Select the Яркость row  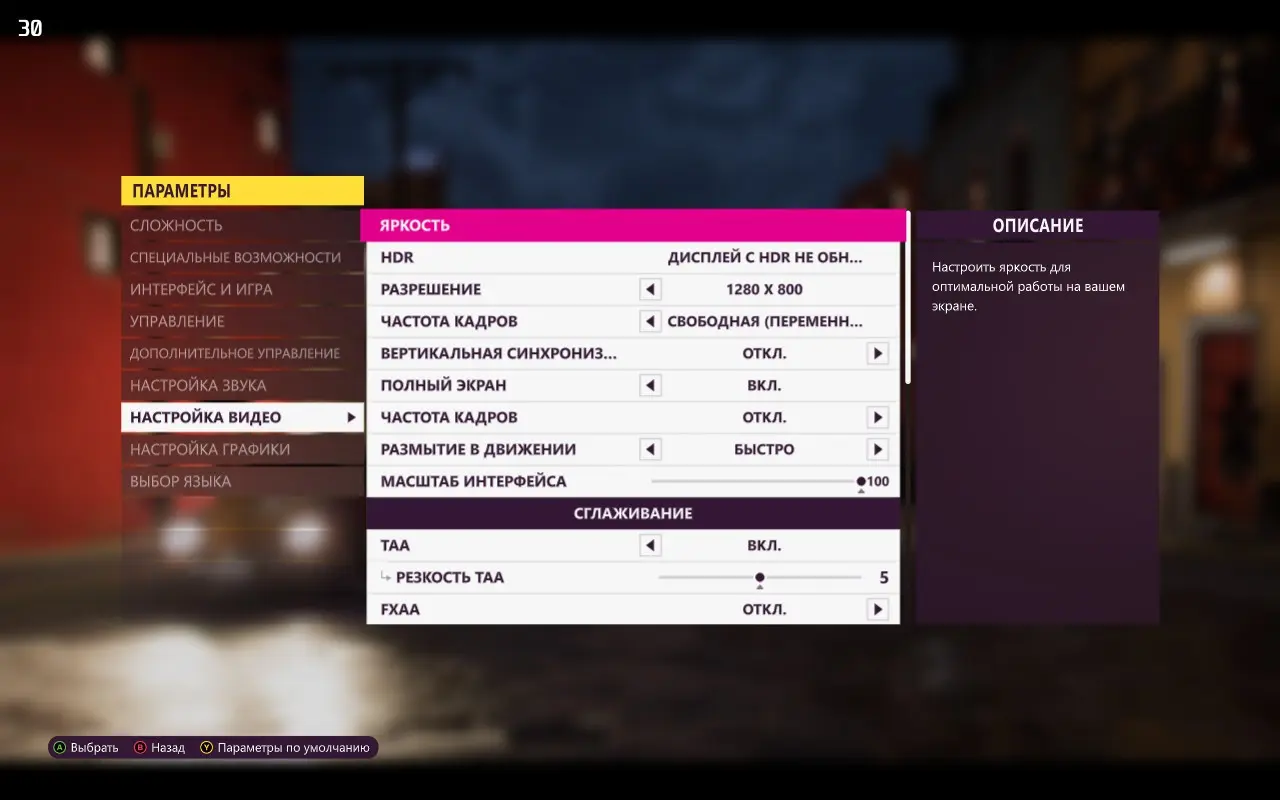click(x=632, y=225)
